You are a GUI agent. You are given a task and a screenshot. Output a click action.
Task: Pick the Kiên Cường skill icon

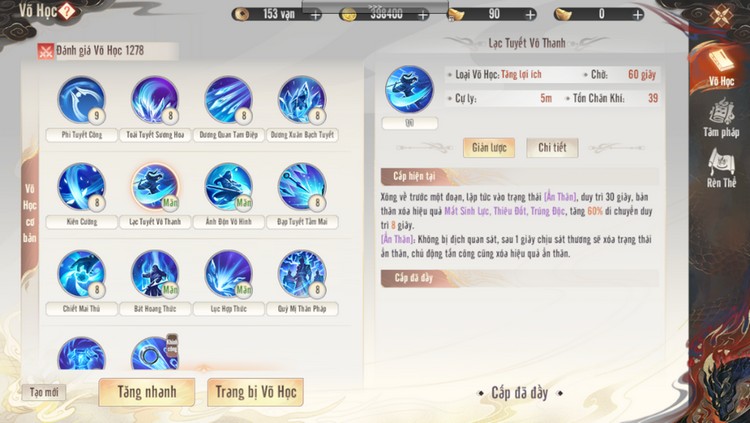pos(81,187)
